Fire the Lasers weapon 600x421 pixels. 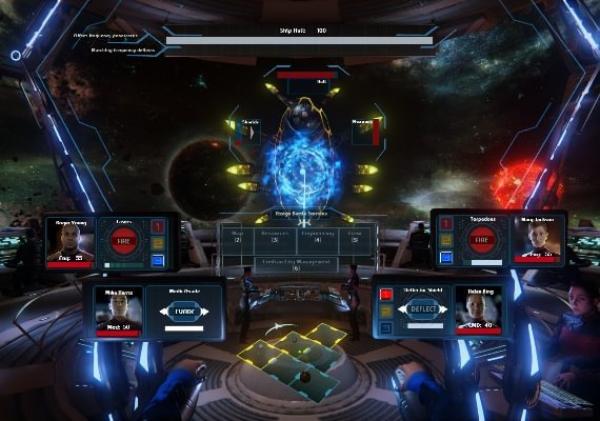point(124,243)
